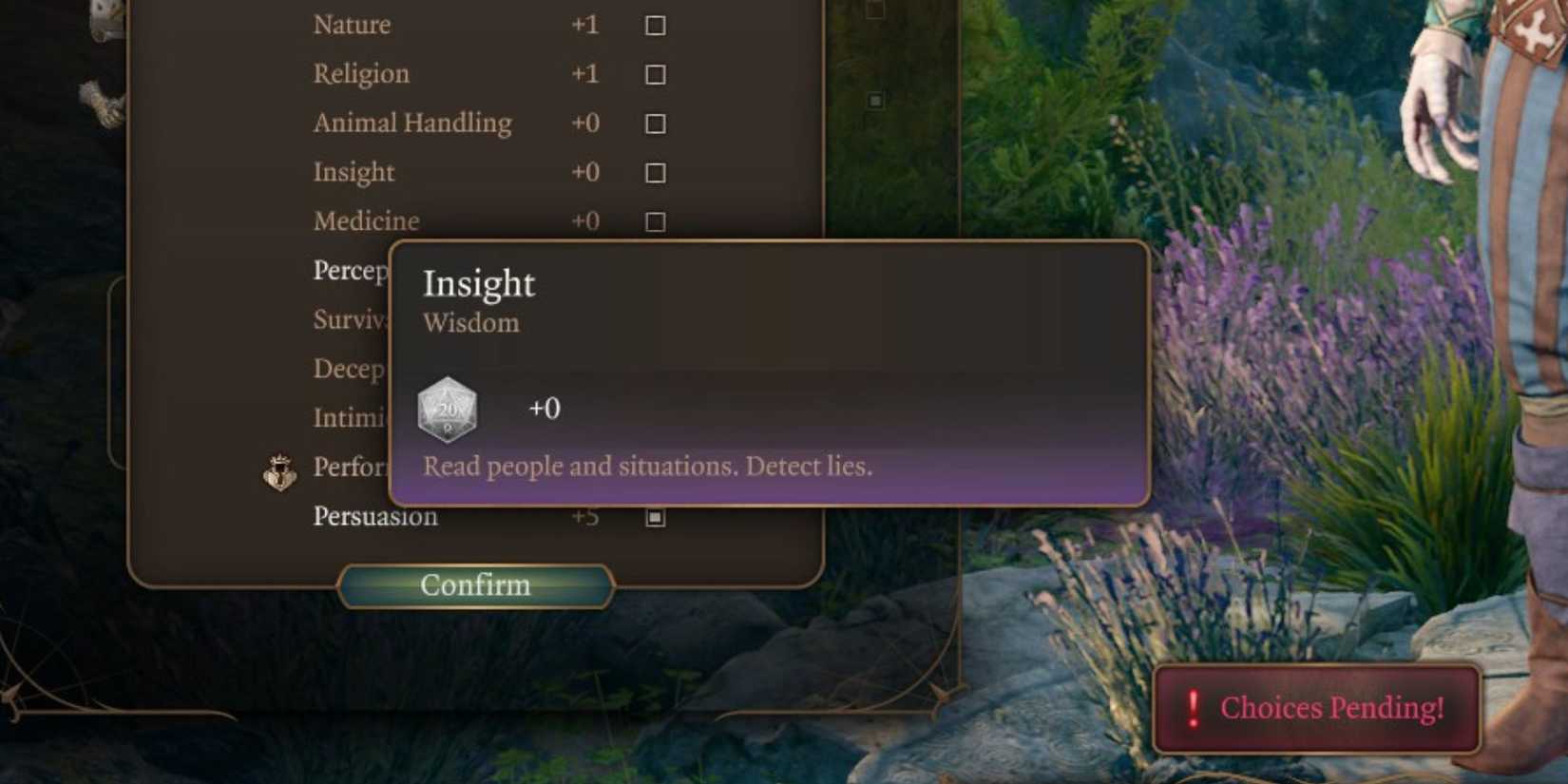Screen dimensions: 1568x784
Task: Check the Insight proficiency box
Action: tap(655, 172)
